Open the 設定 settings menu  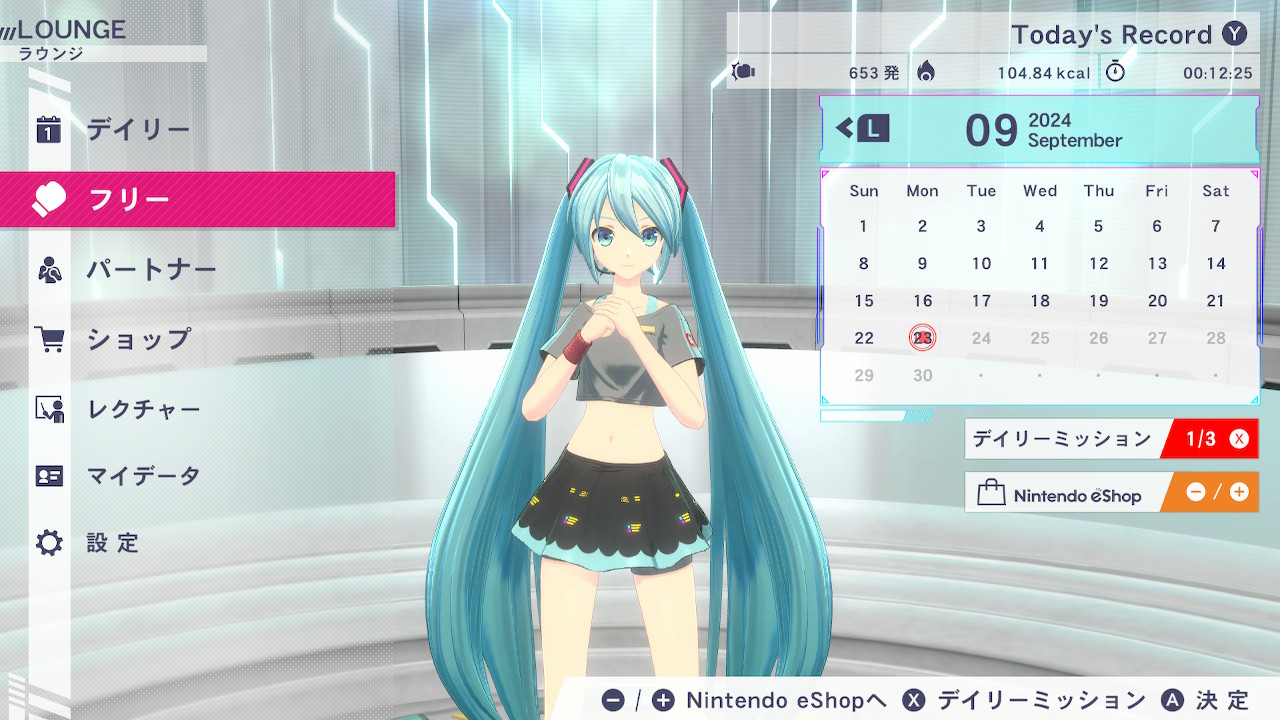[112, 543]
